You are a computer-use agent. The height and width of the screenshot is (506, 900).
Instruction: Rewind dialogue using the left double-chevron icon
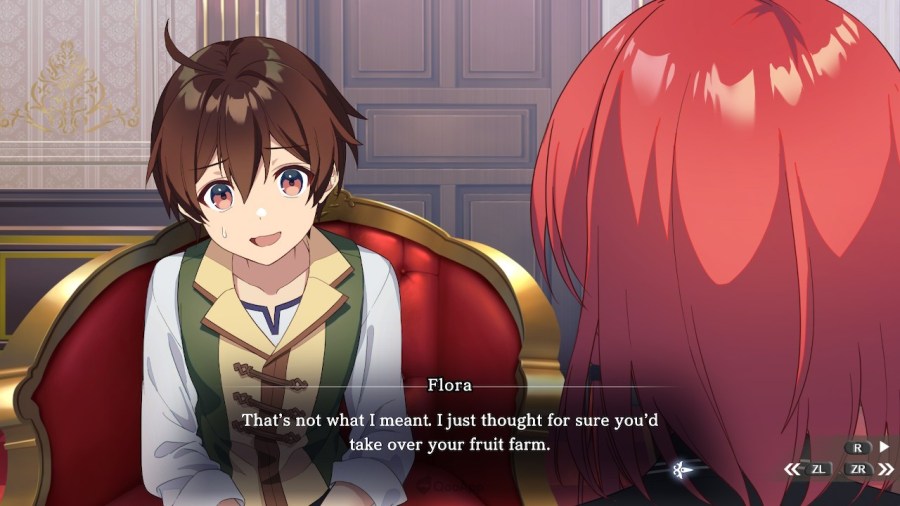point(792,468)
